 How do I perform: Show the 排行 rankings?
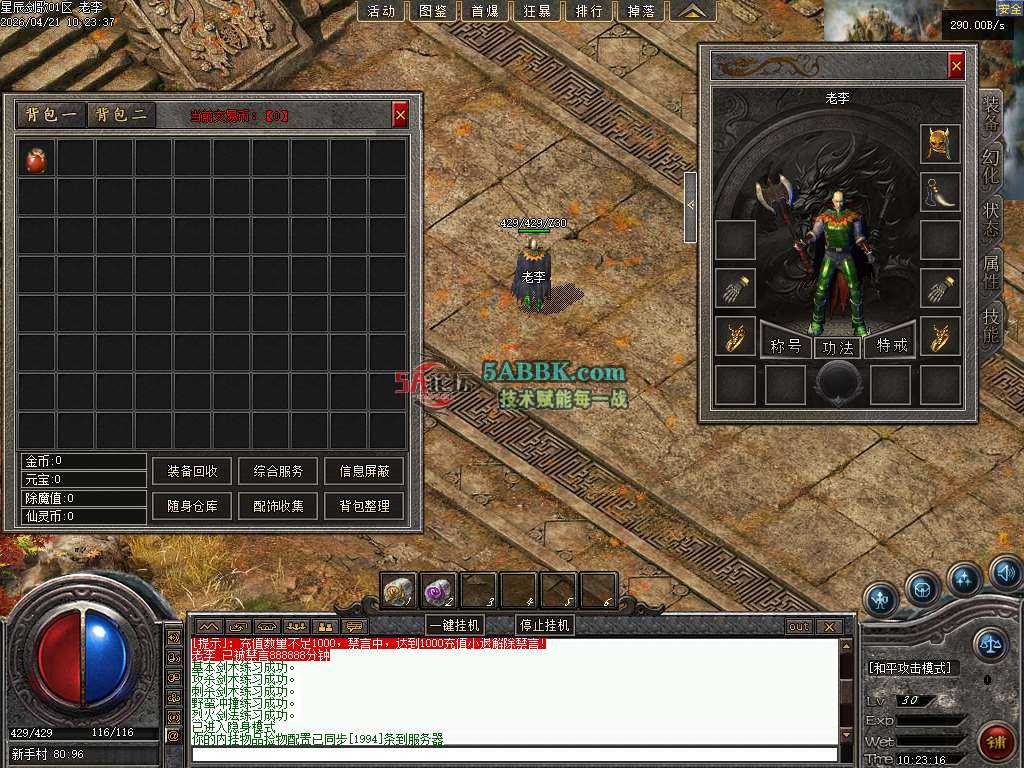[x=589, y=11]
